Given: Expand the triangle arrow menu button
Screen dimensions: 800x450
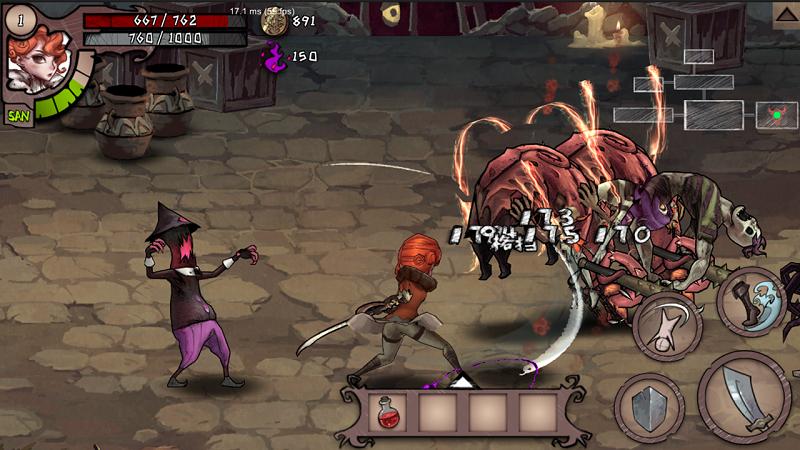Looking at the screenshot, I should (786, 13).
